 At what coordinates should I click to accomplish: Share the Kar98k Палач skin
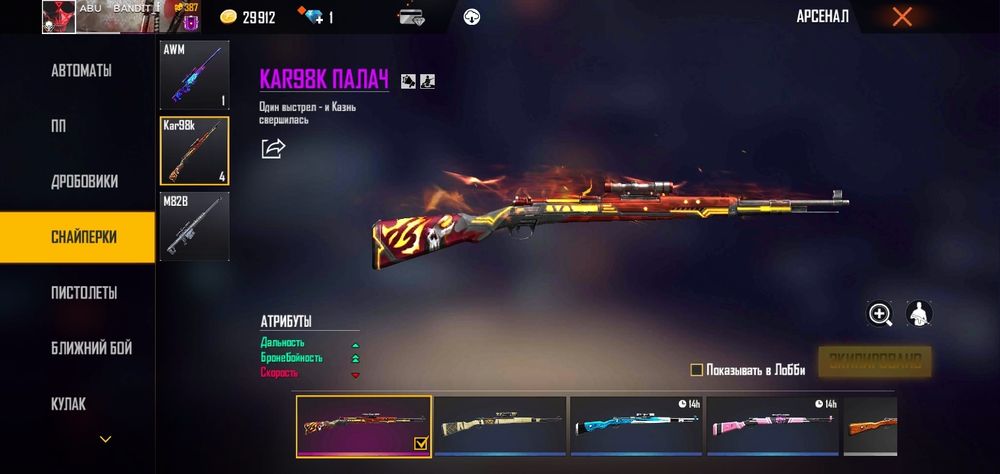point(273,149)
